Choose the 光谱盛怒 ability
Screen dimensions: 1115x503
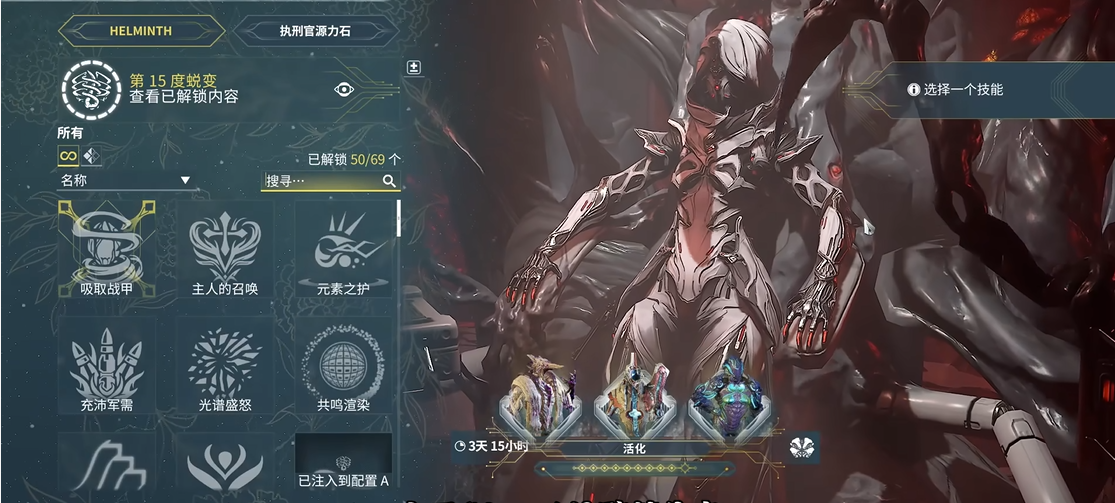[225, 366]
